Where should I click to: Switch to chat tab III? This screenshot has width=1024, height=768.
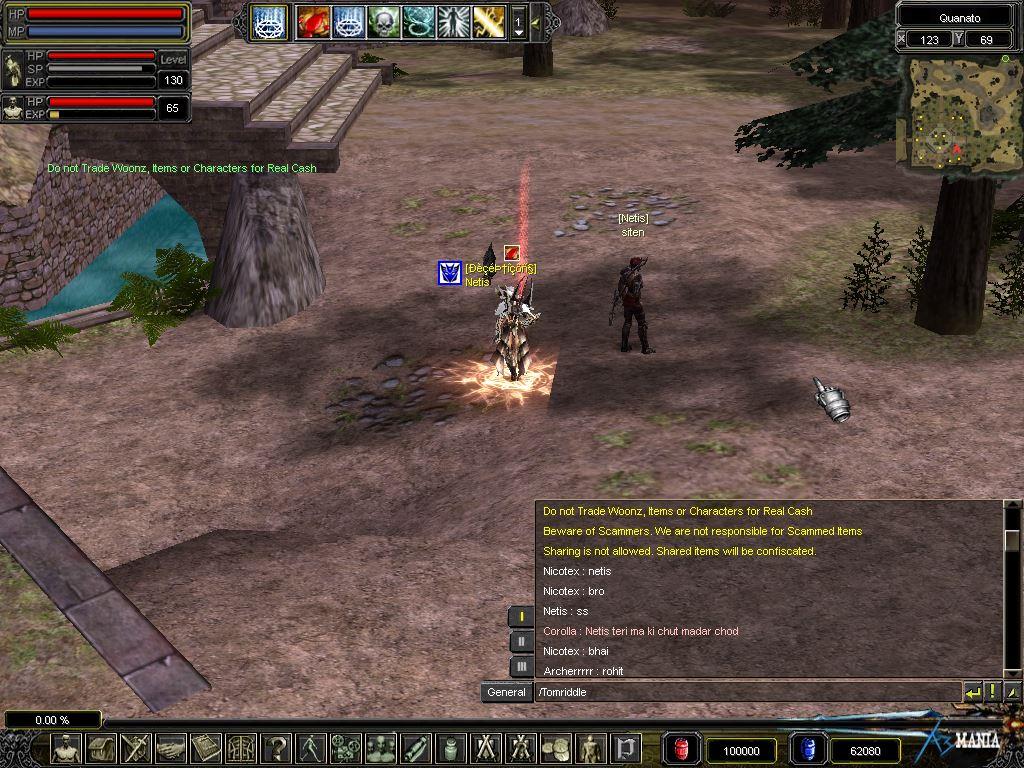521,666
